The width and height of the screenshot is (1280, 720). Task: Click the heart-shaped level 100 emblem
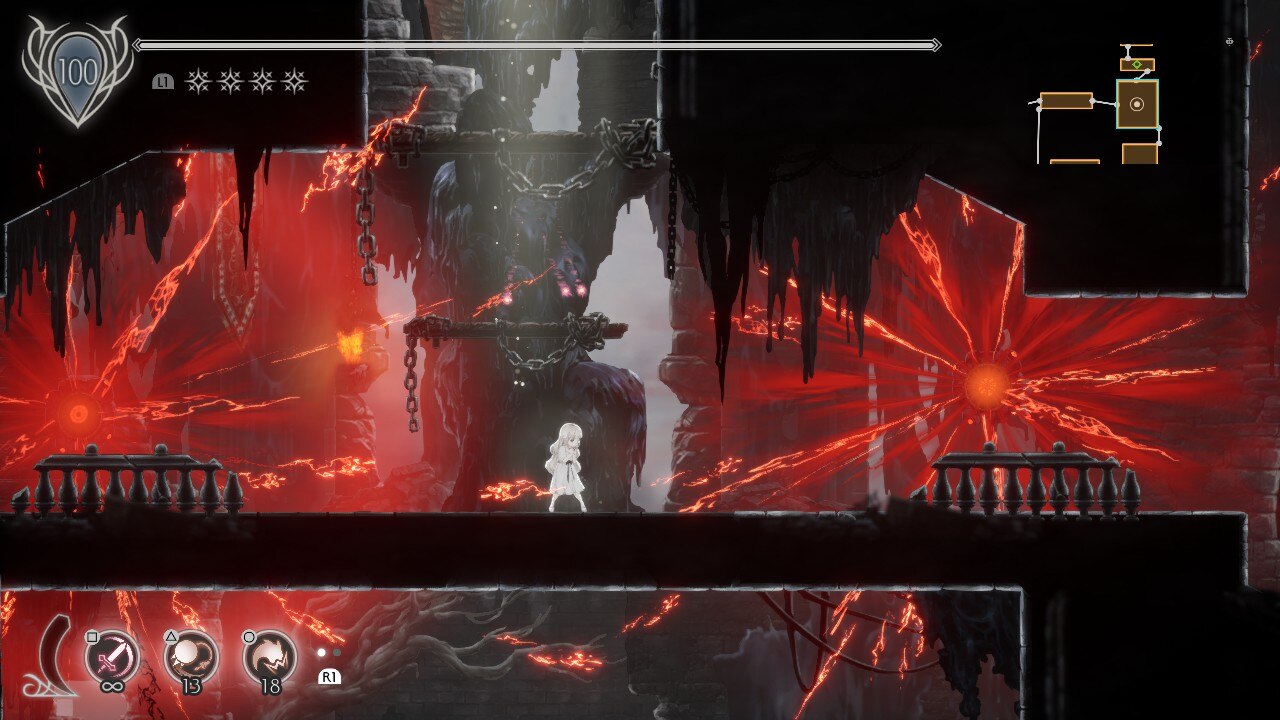click(x=77, y=72)
